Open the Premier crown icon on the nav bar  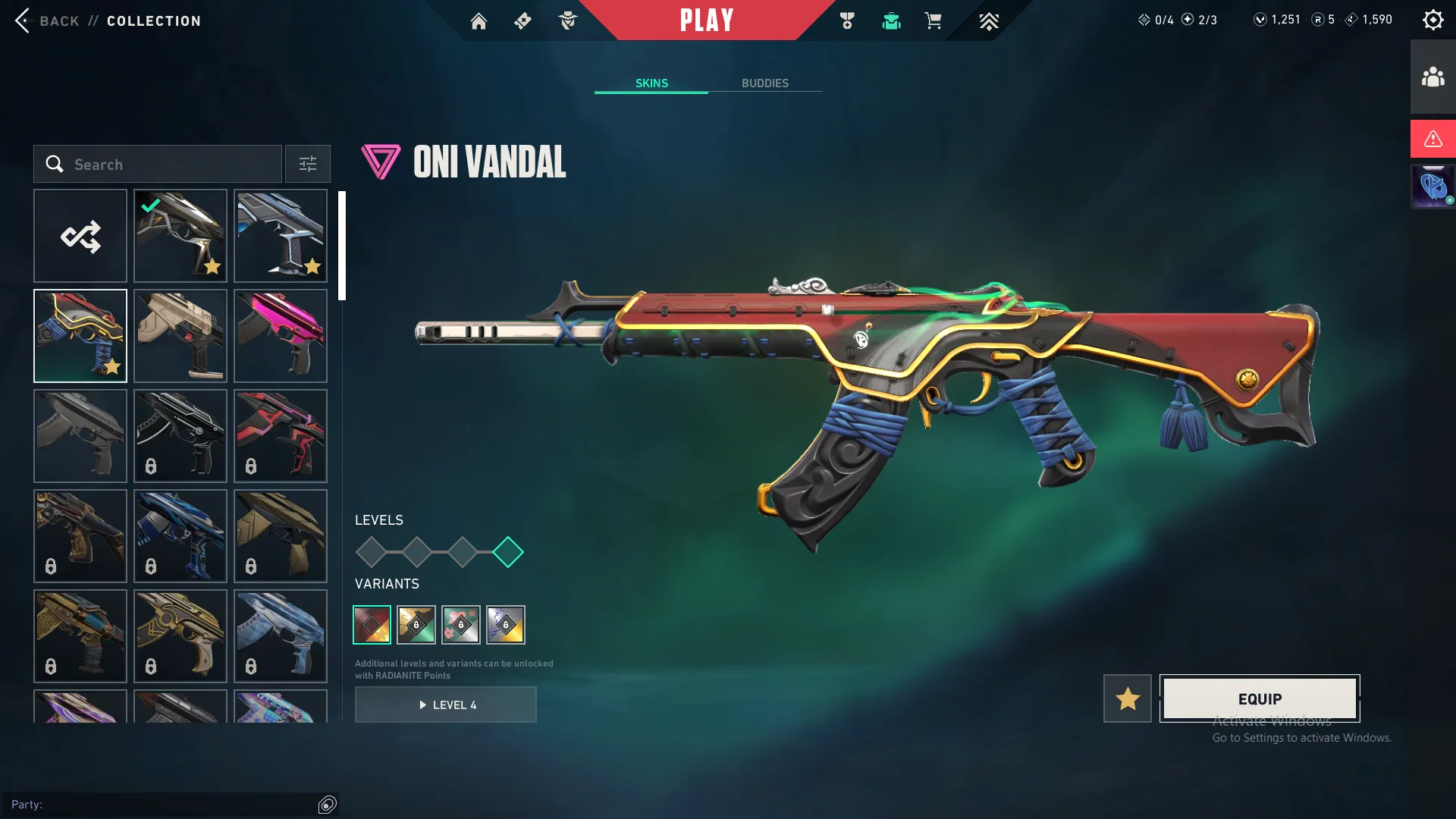[989, 20]
